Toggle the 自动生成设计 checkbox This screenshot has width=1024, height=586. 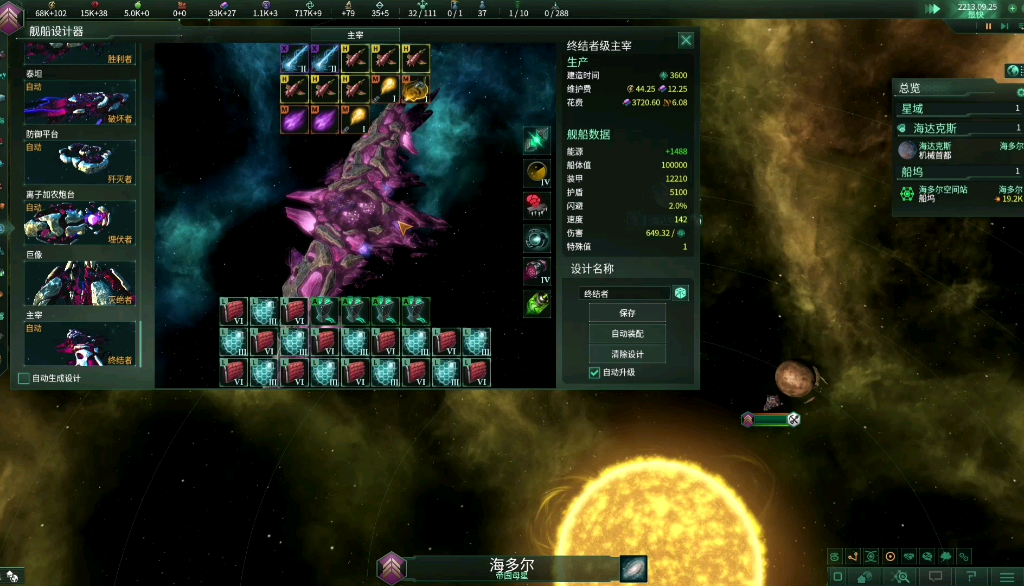click(x=24, y=378)
